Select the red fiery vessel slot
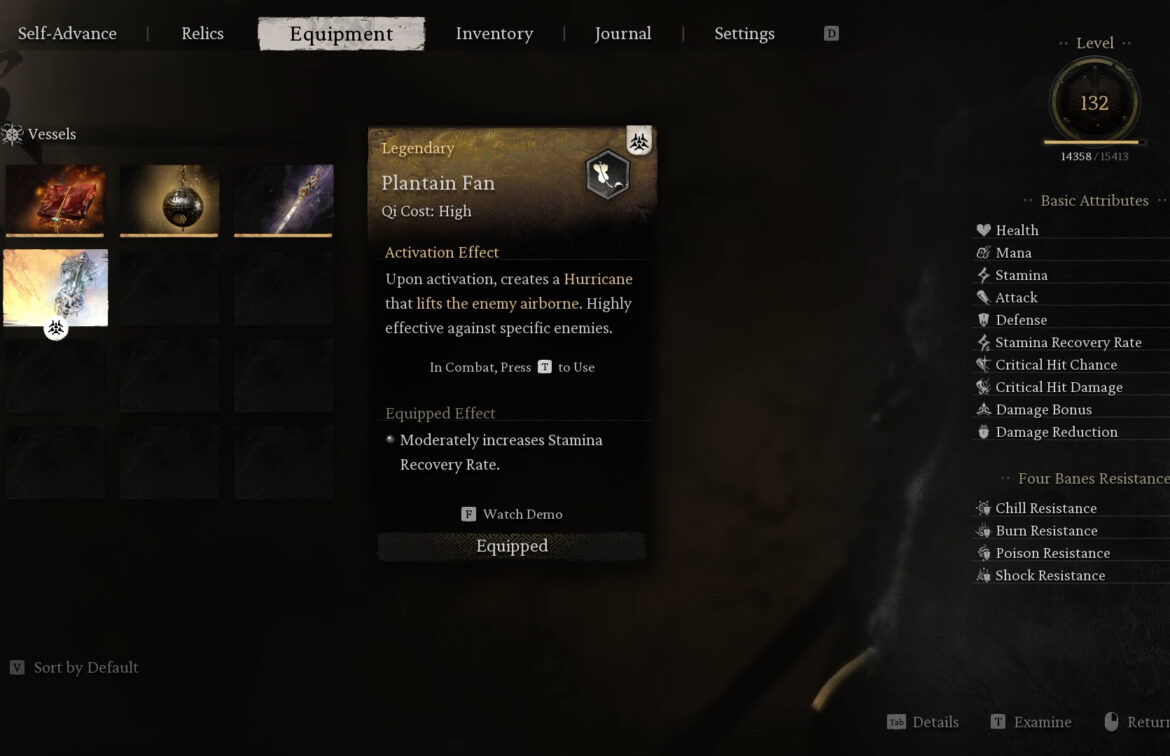The image size is (1170, 756). tap(55, 199)
